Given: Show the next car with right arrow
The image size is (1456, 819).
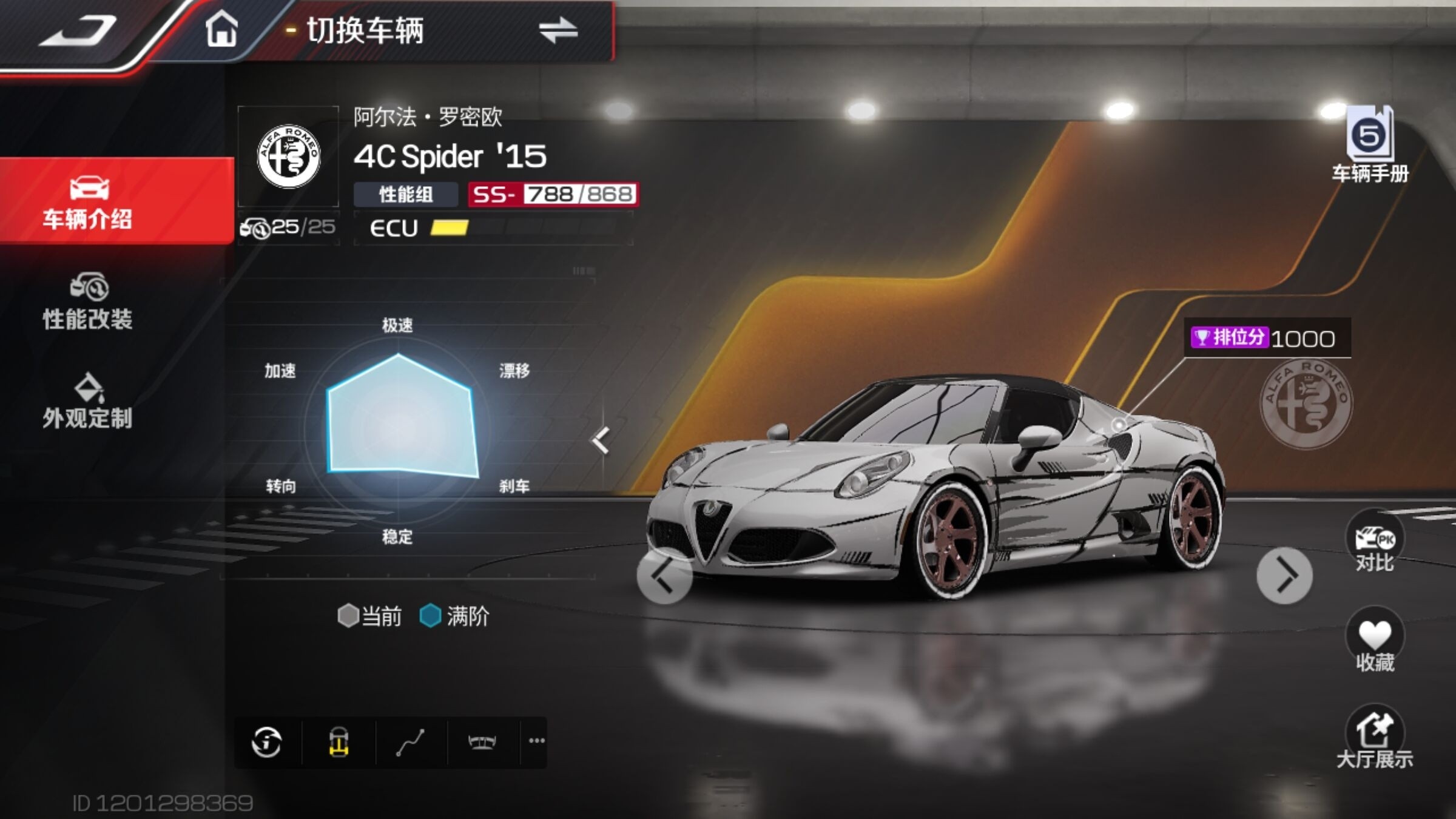Looking at the screenshot, I should tap(1284, 575).
